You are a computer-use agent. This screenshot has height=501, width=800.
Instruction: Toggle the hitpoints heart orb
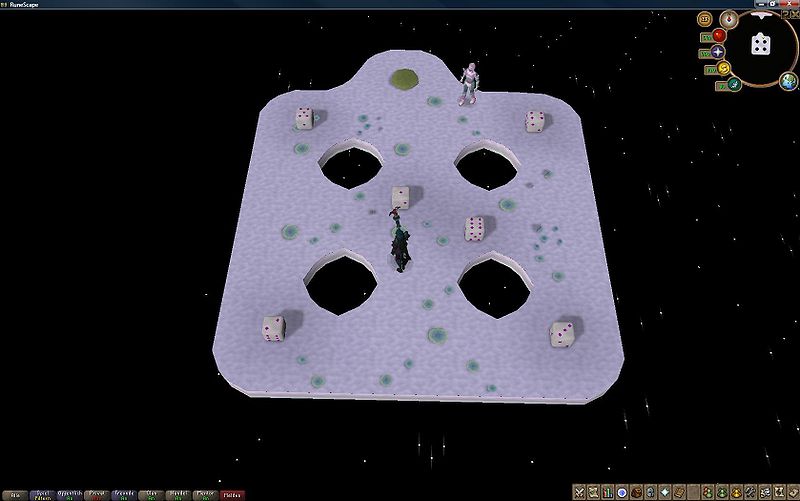[718, 37]
